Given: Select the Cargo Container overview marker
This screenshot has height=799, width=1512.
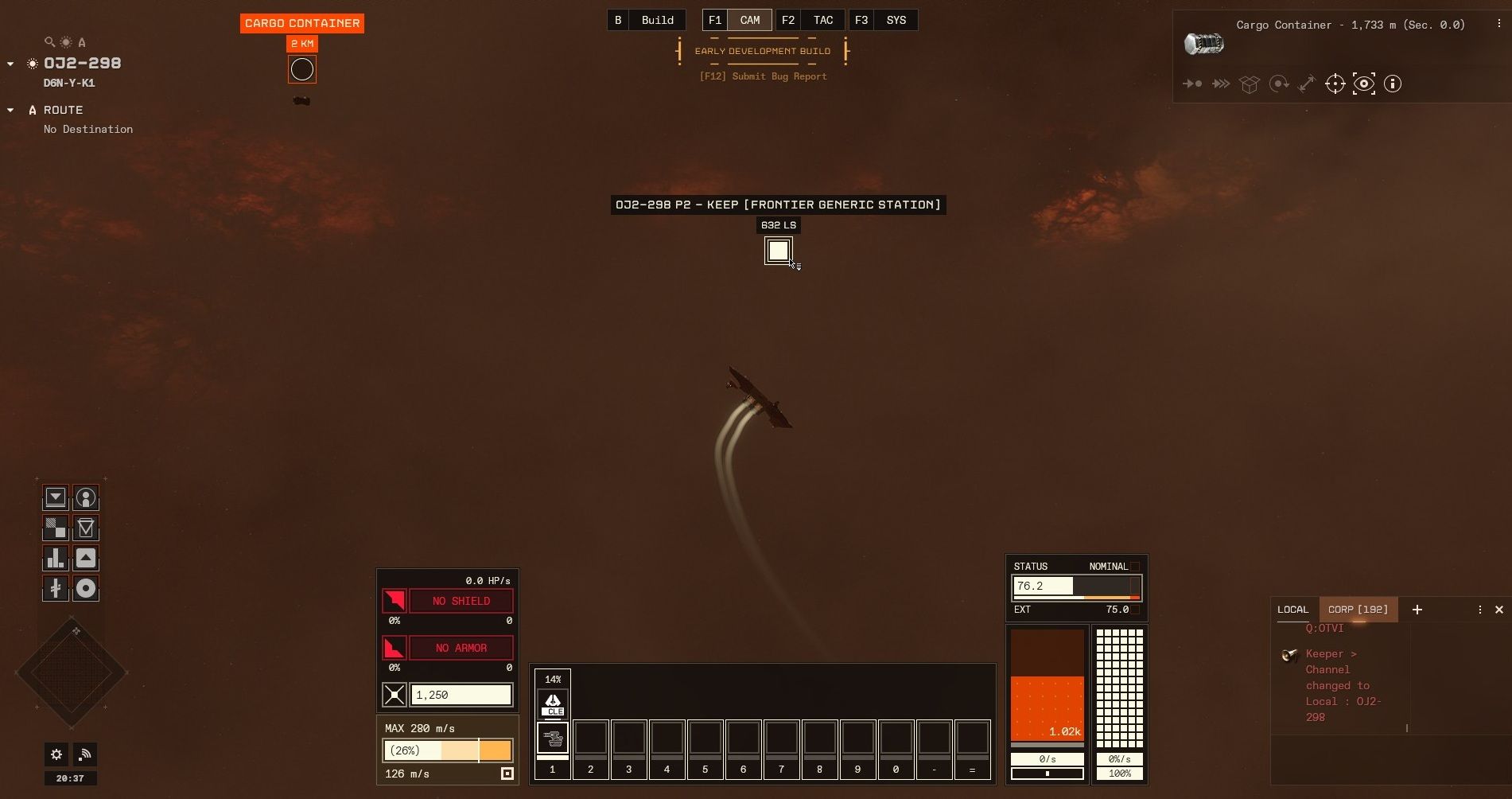Looking at the screenshot, I should click(x=302, y=70).
